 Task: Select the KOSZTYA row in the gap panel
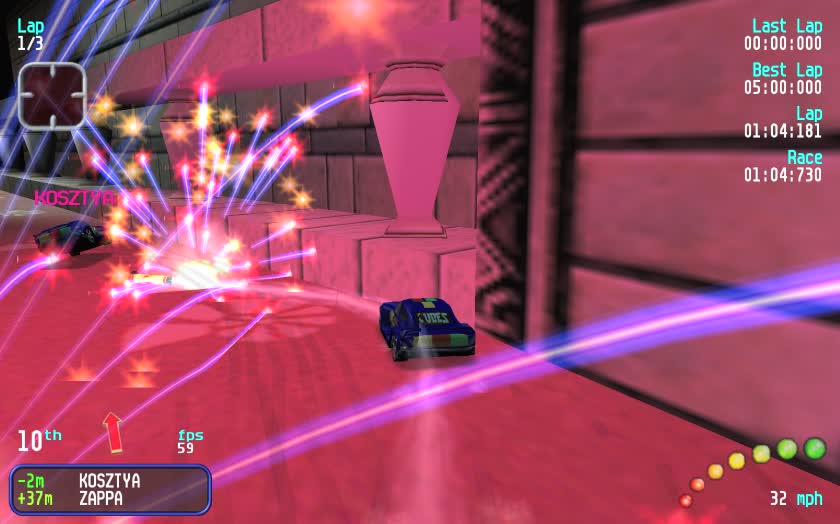coord(108,481)
